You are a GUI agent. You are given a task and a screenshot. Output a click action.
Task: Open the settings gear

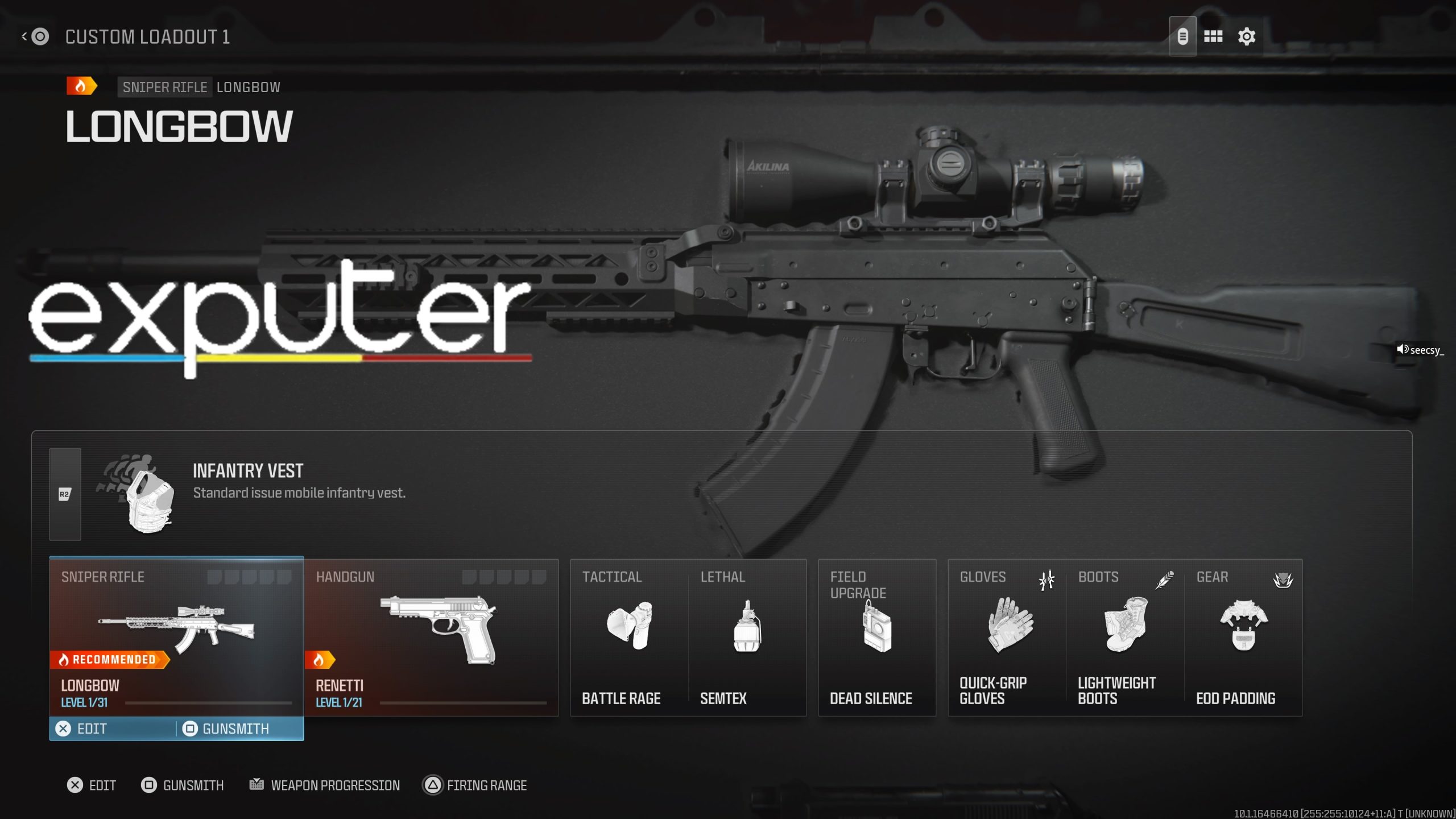coord(1246,35)
